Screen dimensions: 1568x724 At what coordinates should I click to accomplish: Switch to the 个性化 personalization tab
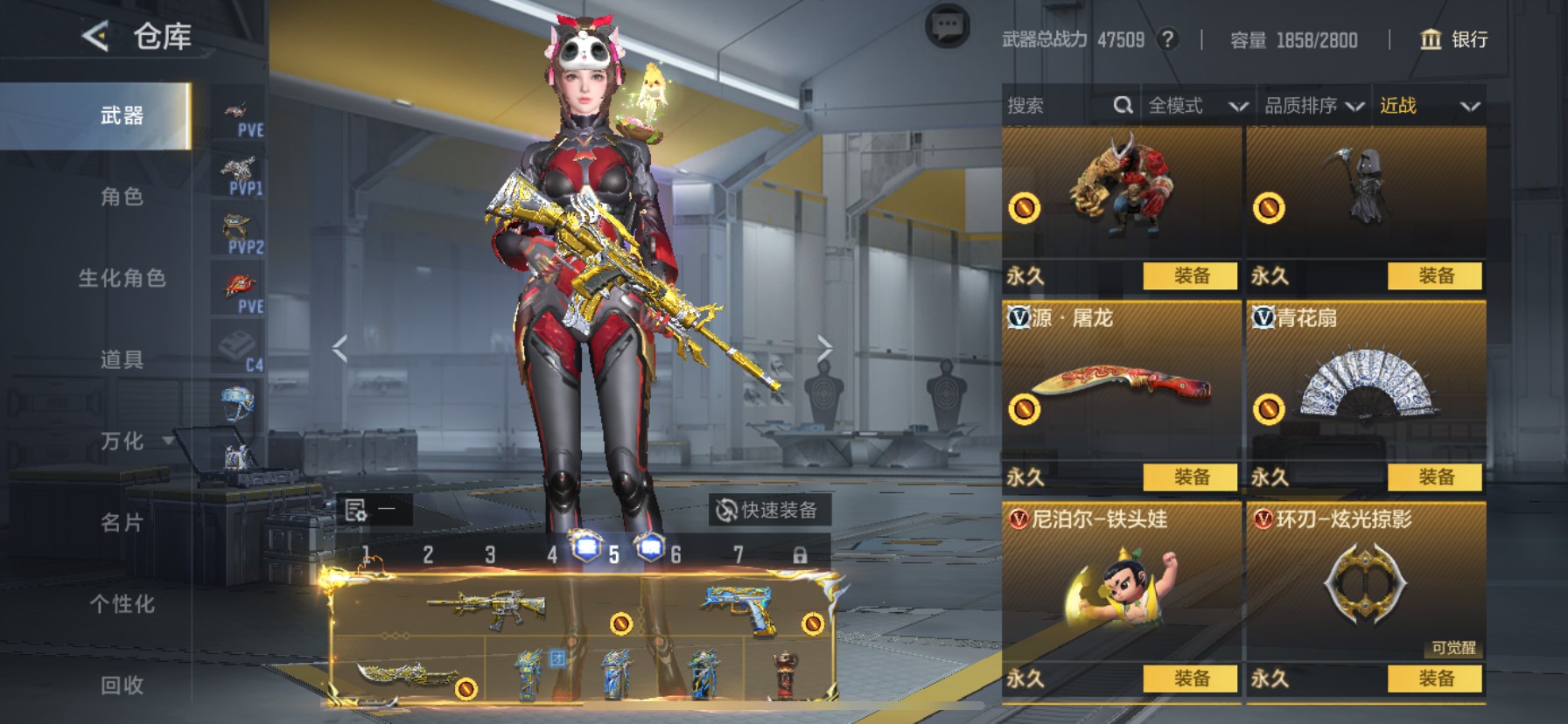tap(122, 604)
